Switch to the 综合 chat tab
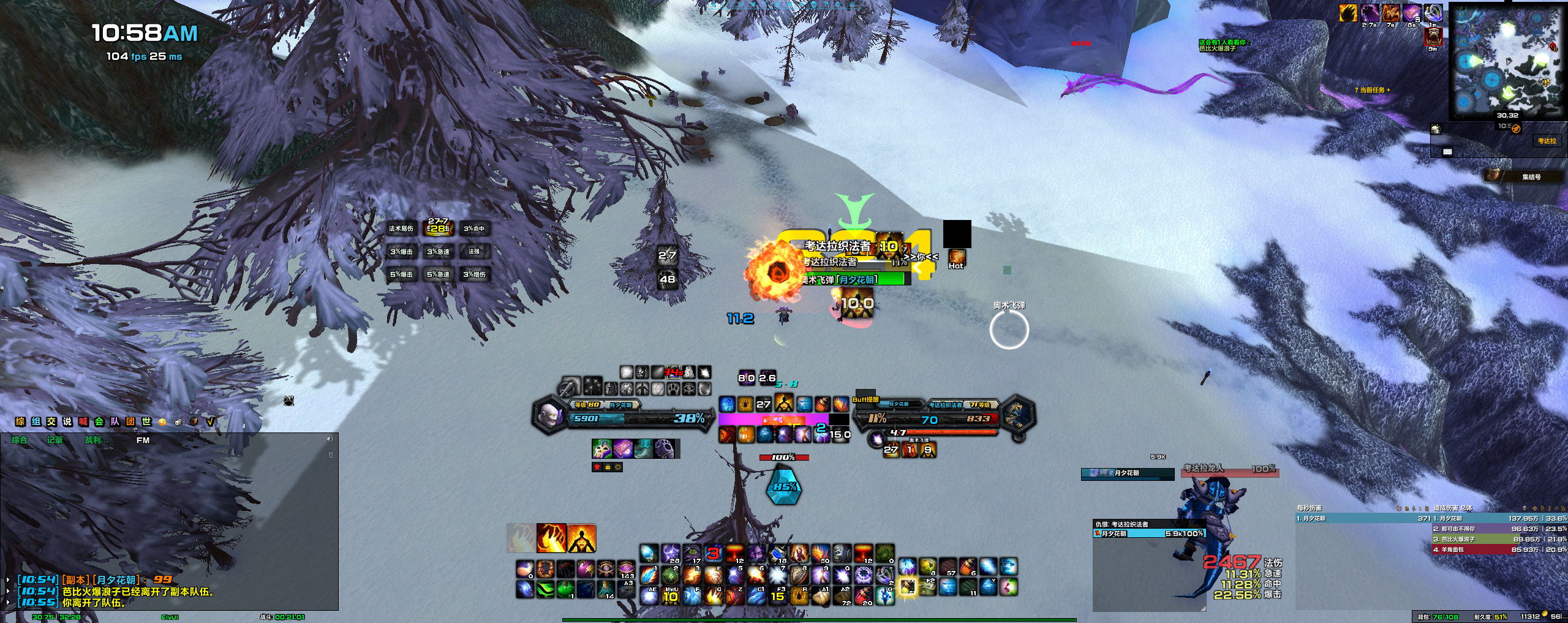This screenshot has width=1568, height=623. point(20,440)
